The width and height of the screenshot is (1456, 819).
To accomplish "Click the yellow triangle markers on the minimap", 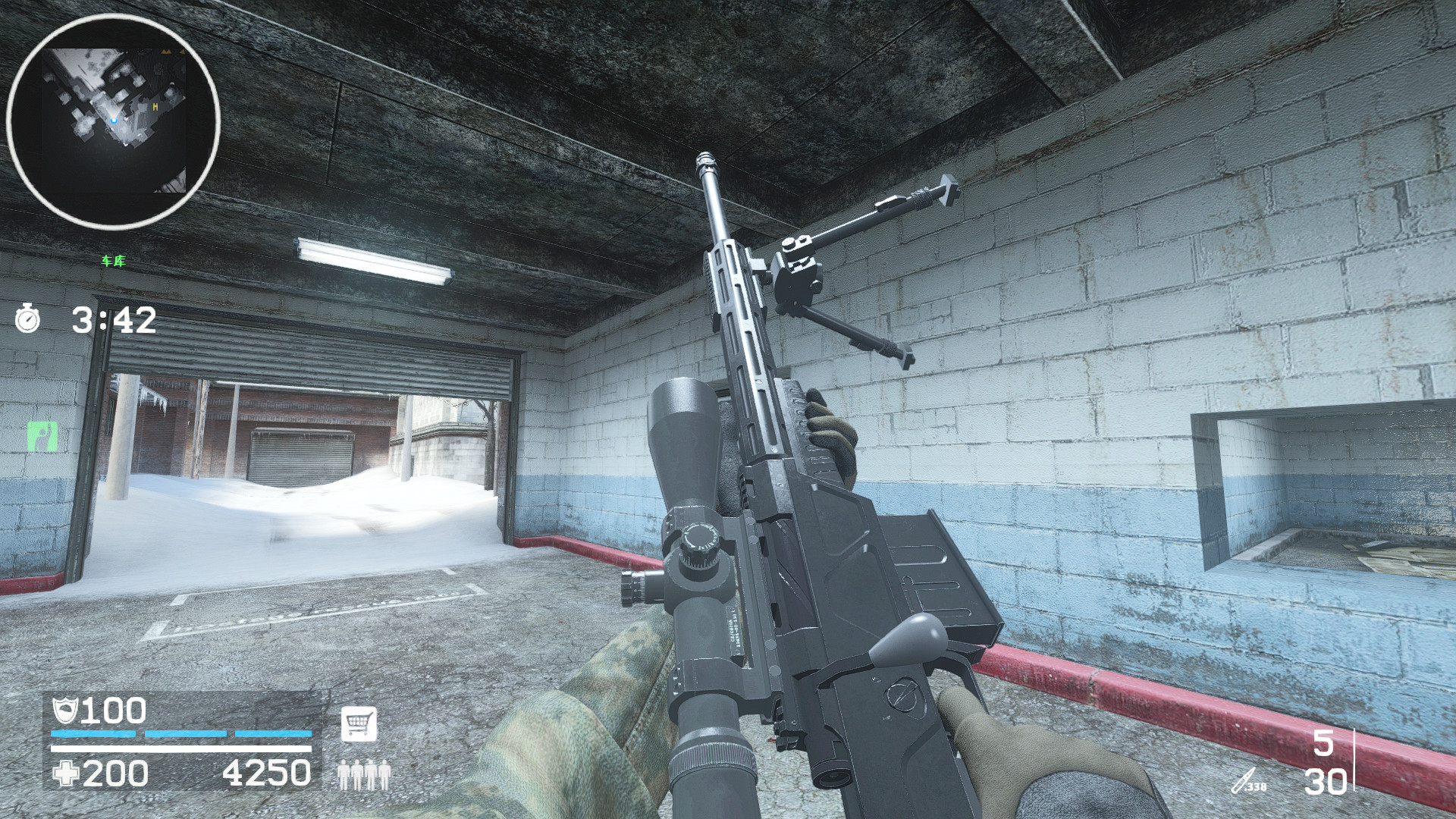I will point(168,51).
